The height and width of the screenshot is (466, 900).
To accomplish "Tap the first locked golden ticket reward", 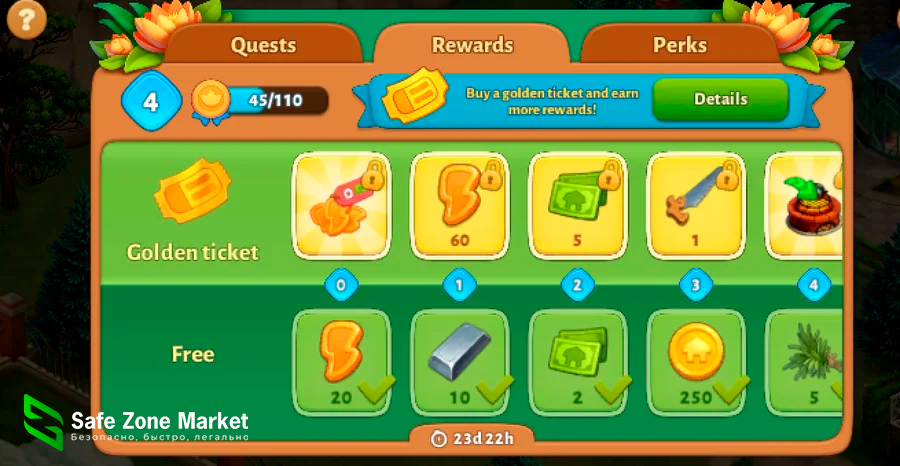I will (x=341, y=205).
